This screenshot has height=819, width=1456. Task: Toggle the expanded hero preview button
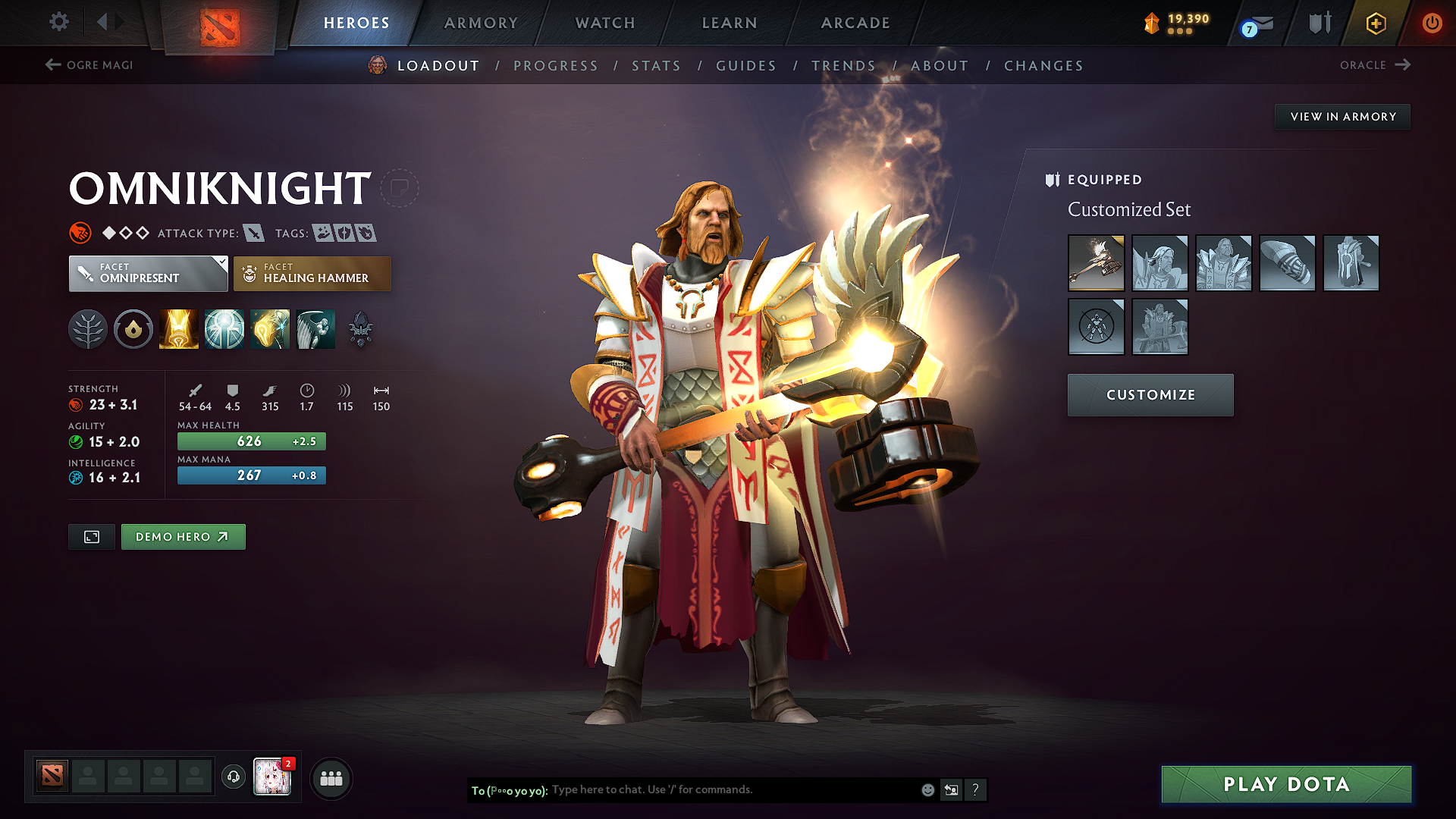pyautogui.click(x=91, y=536)
